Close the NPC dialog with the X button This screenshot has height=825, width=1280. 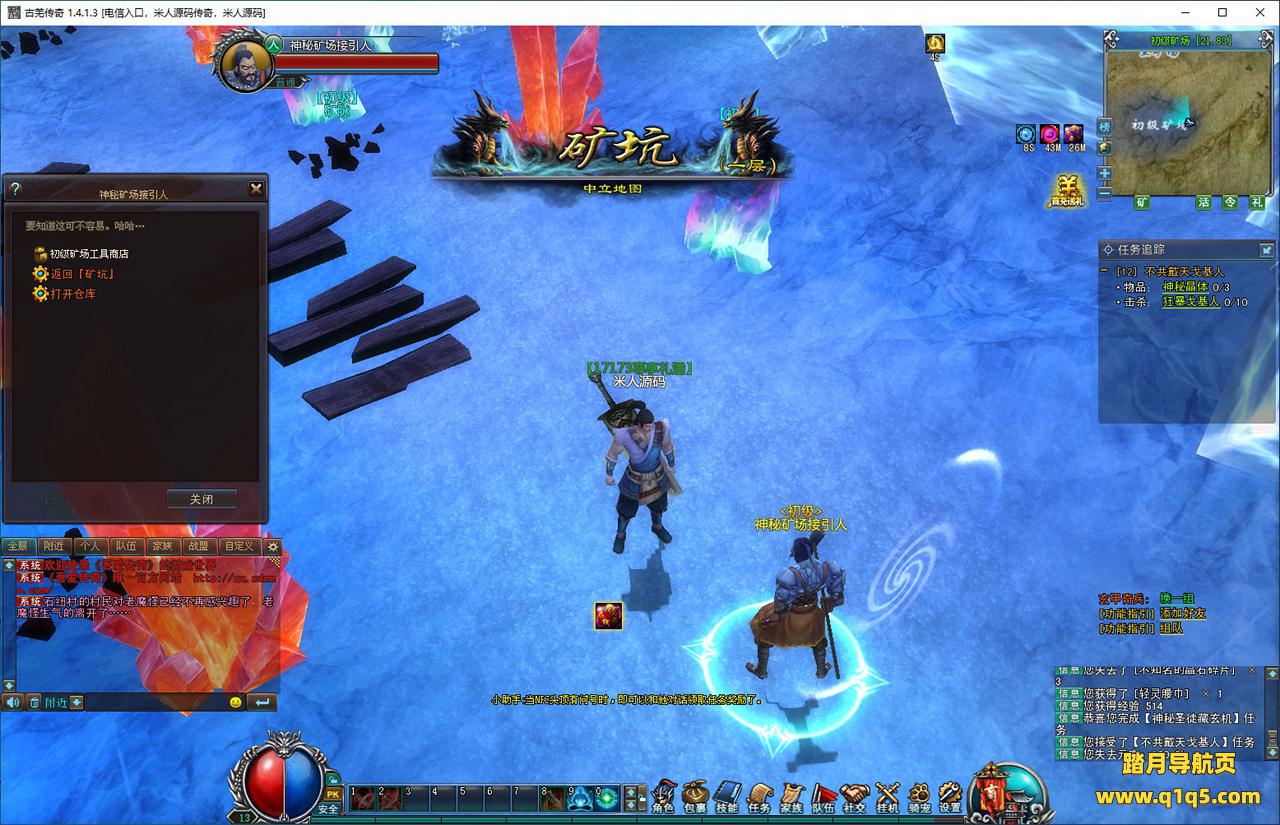[x=256, y=188]
